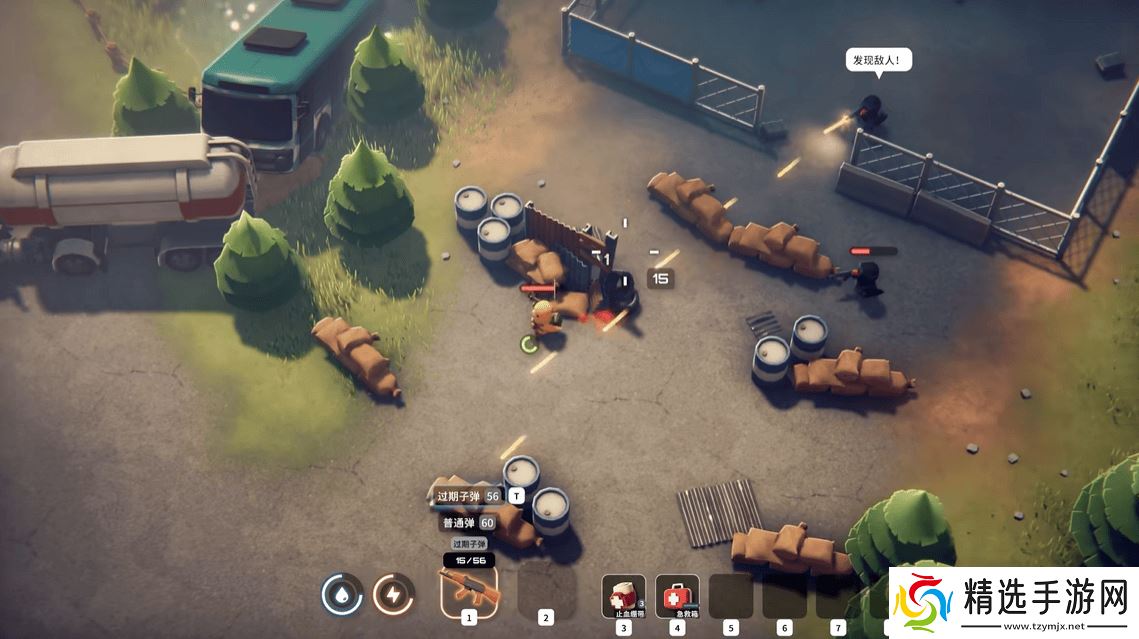The image size is (1139, 639).
Task: Choose the 过期子弹 56 ammo option
Action: [467, 496]
